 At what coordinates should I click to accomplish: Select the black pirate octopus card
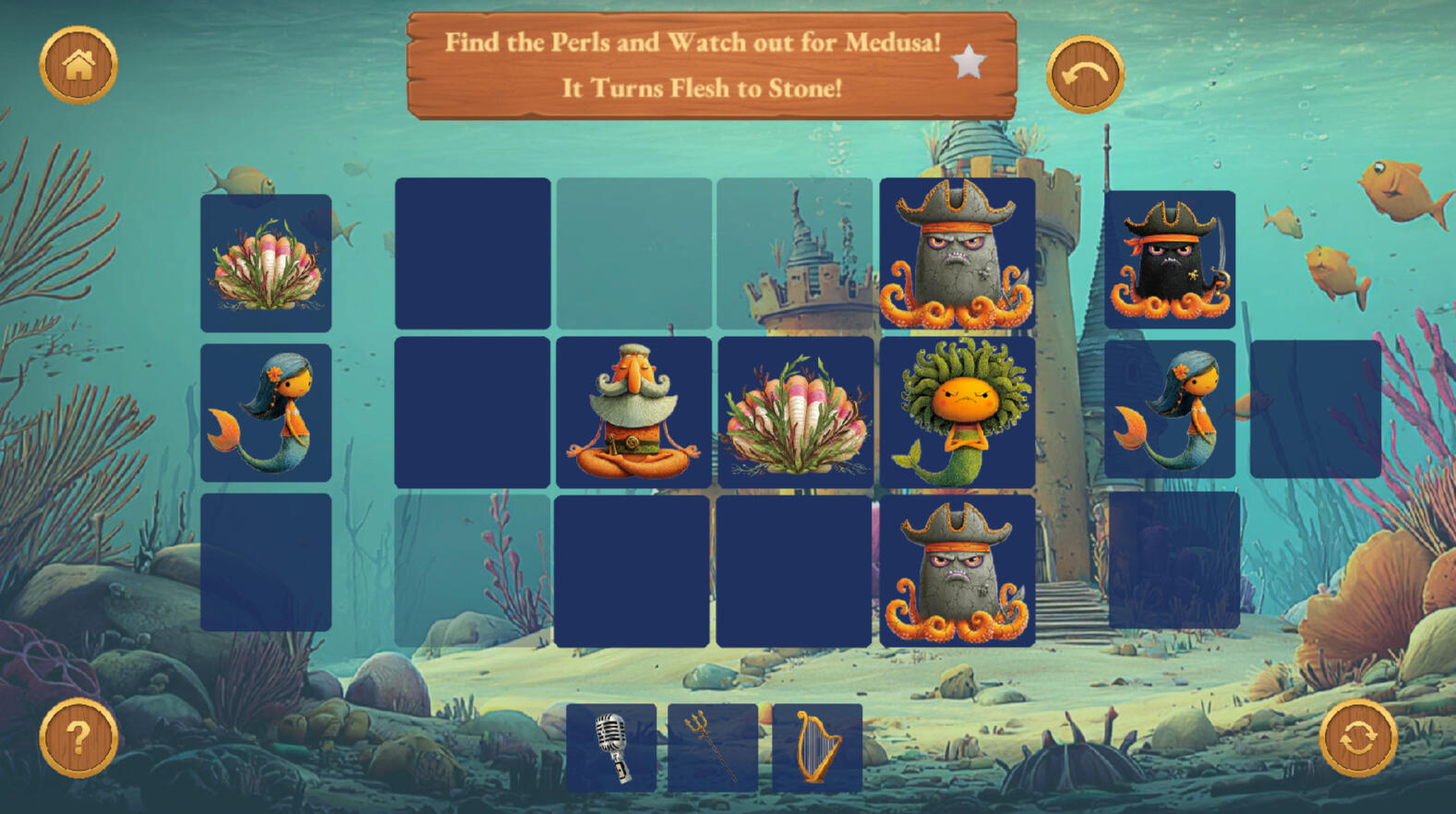pos(1170,259)
